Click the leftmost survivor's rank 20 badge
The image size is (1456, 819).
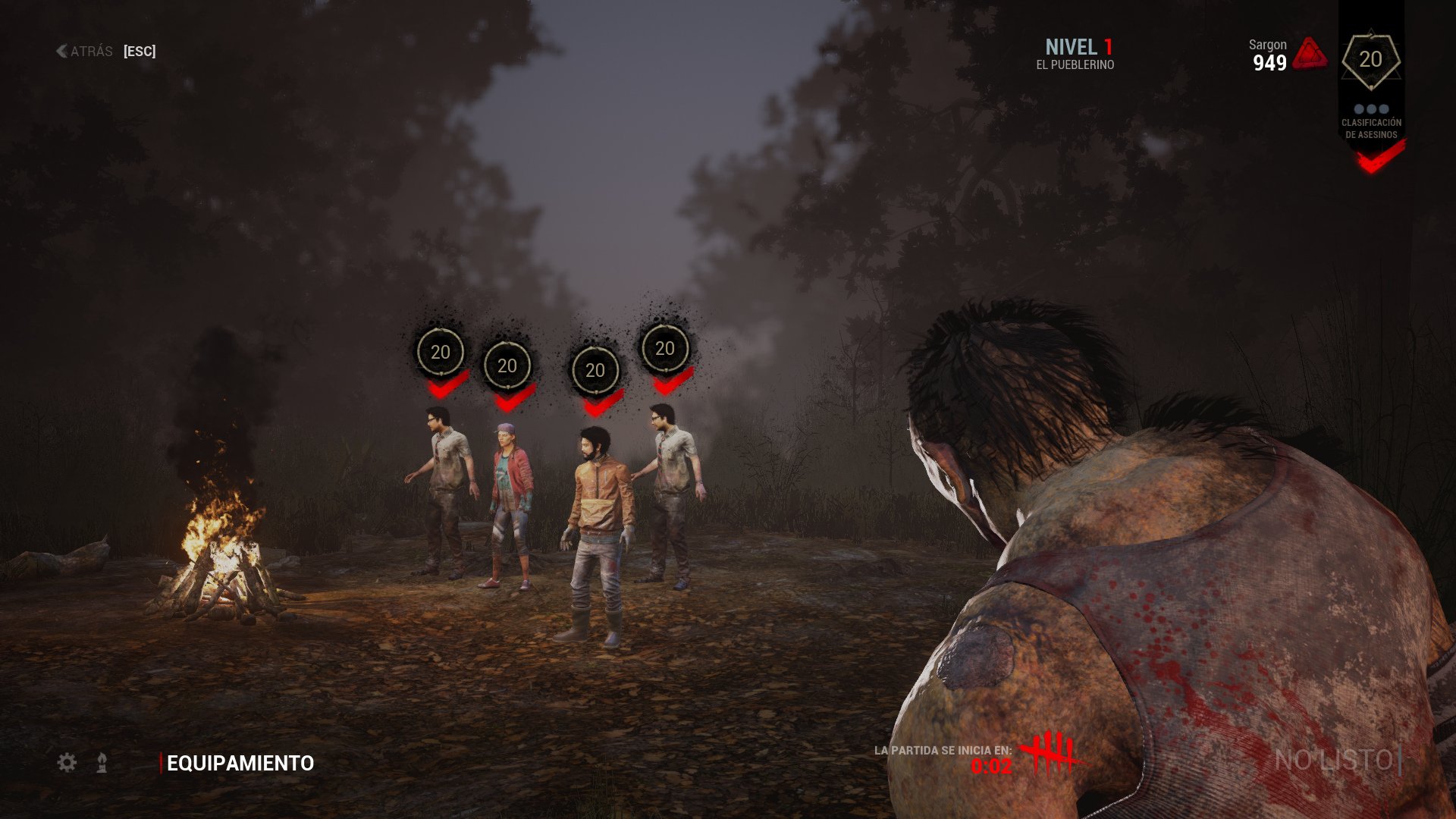pos(438,352)
